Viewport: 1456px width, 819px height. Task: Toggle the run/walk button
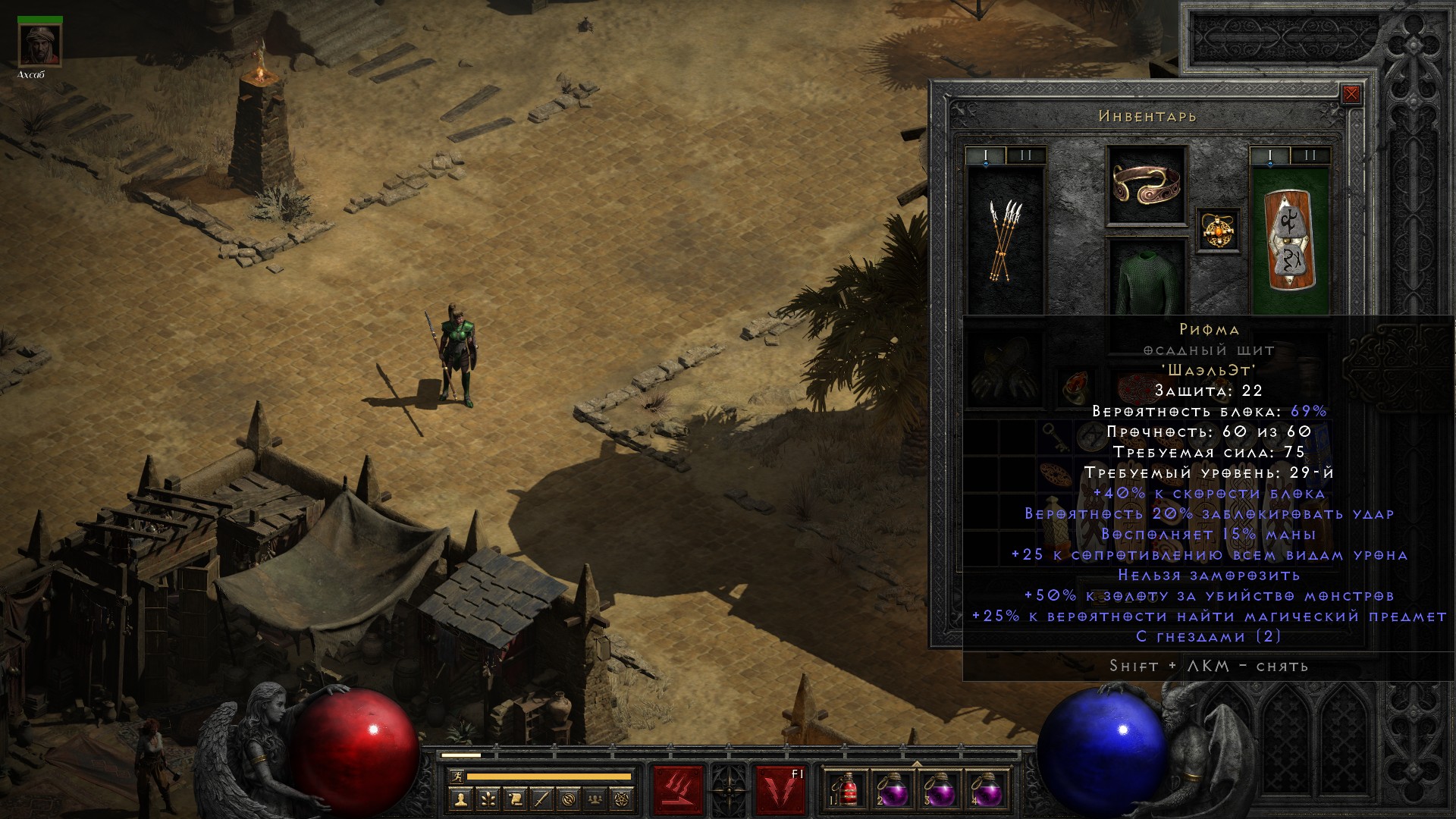pyautogui.click(x=456, y=777)
